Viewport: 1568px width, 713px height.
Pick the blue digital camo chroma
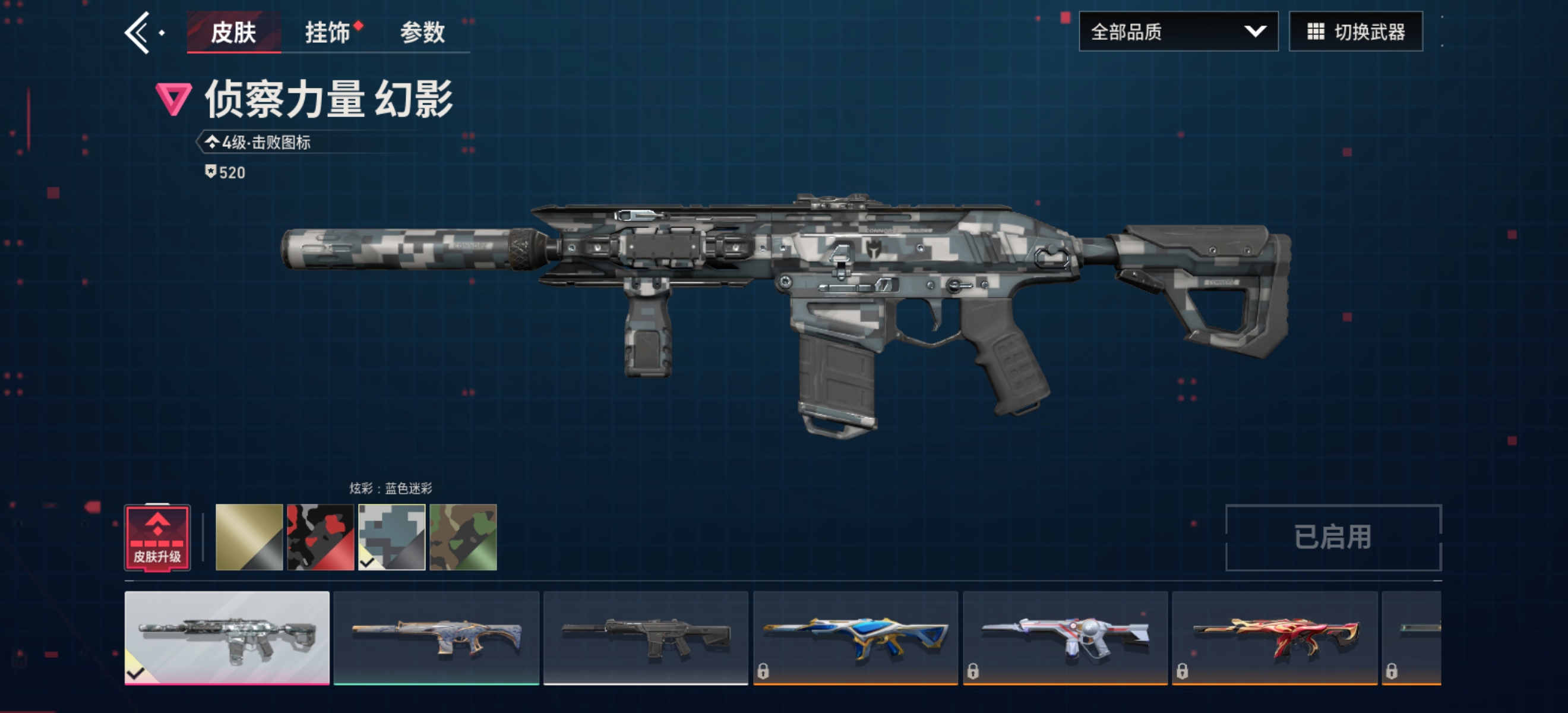point(391,538)
